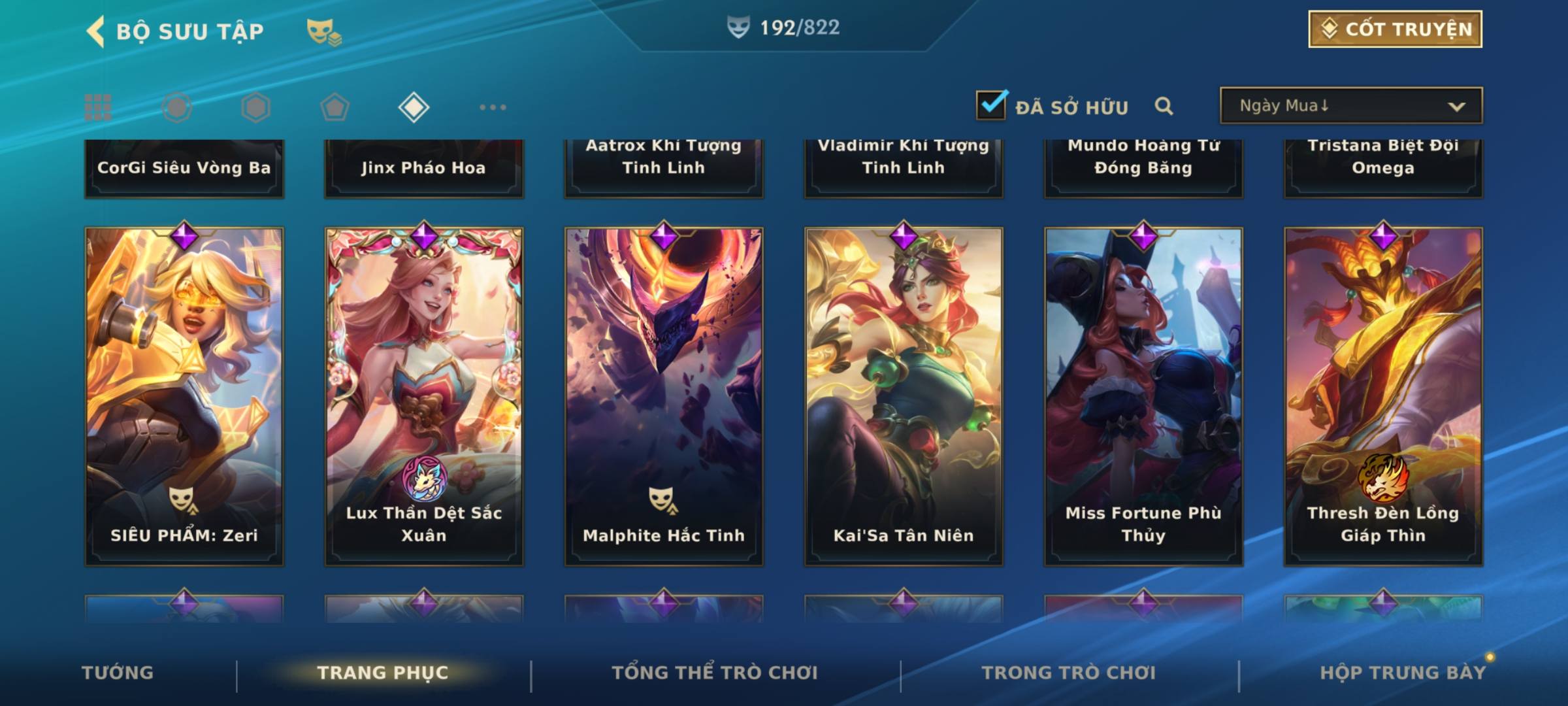Open Malphite Hắc Tinh skin card

(x=664, y=396)
